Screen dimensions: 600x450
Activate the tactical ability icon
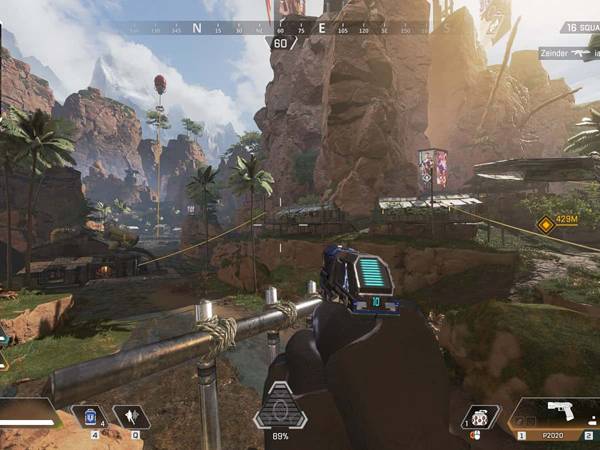[130, 417]
